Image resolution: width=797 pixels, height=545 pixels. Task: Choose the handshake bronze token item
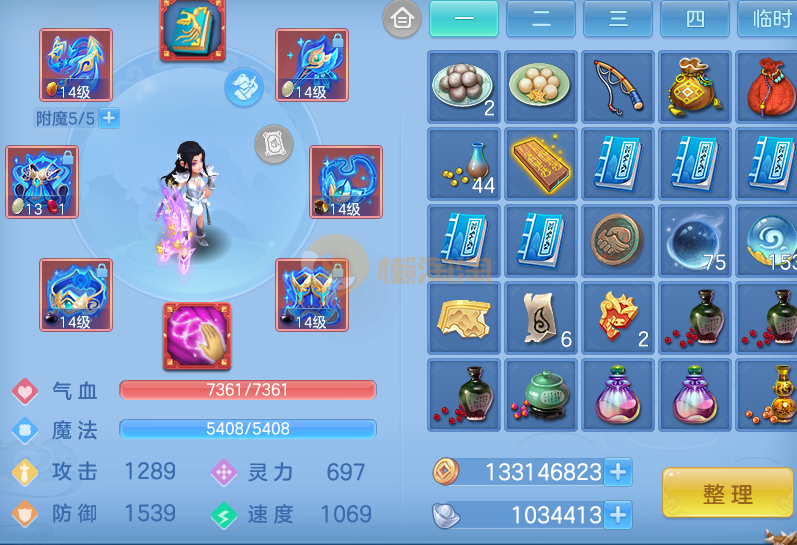[618, 240]
